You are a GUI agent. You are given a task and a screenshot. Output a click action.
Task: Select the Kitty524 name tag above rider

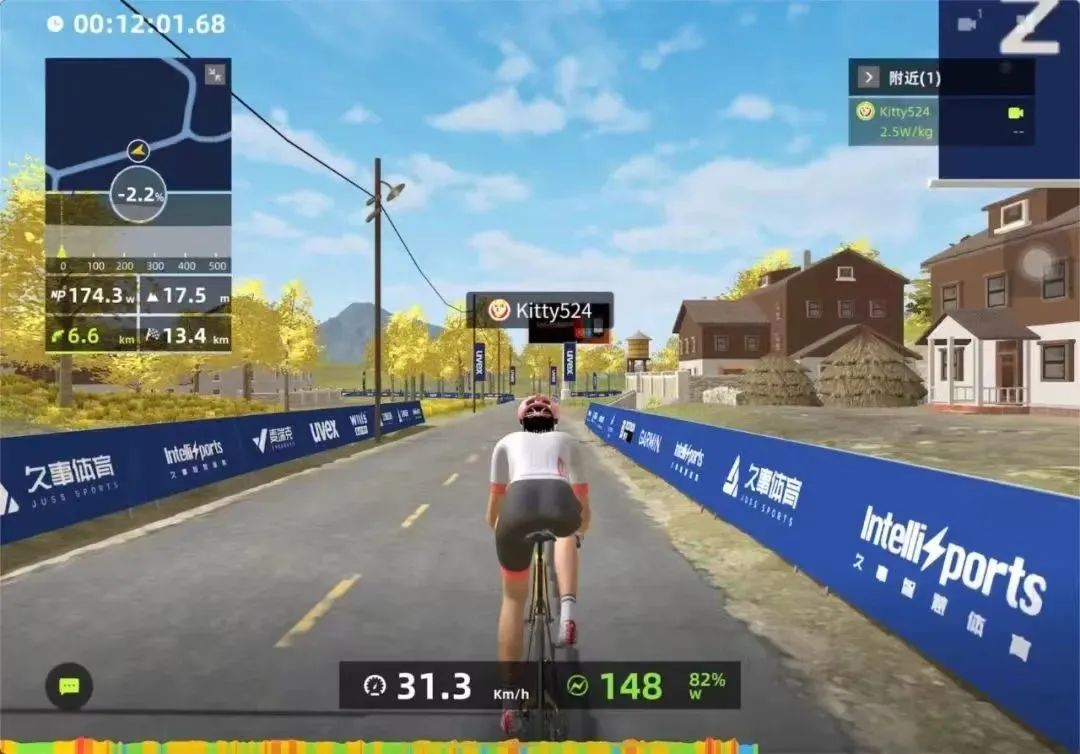tap(540, 310)
